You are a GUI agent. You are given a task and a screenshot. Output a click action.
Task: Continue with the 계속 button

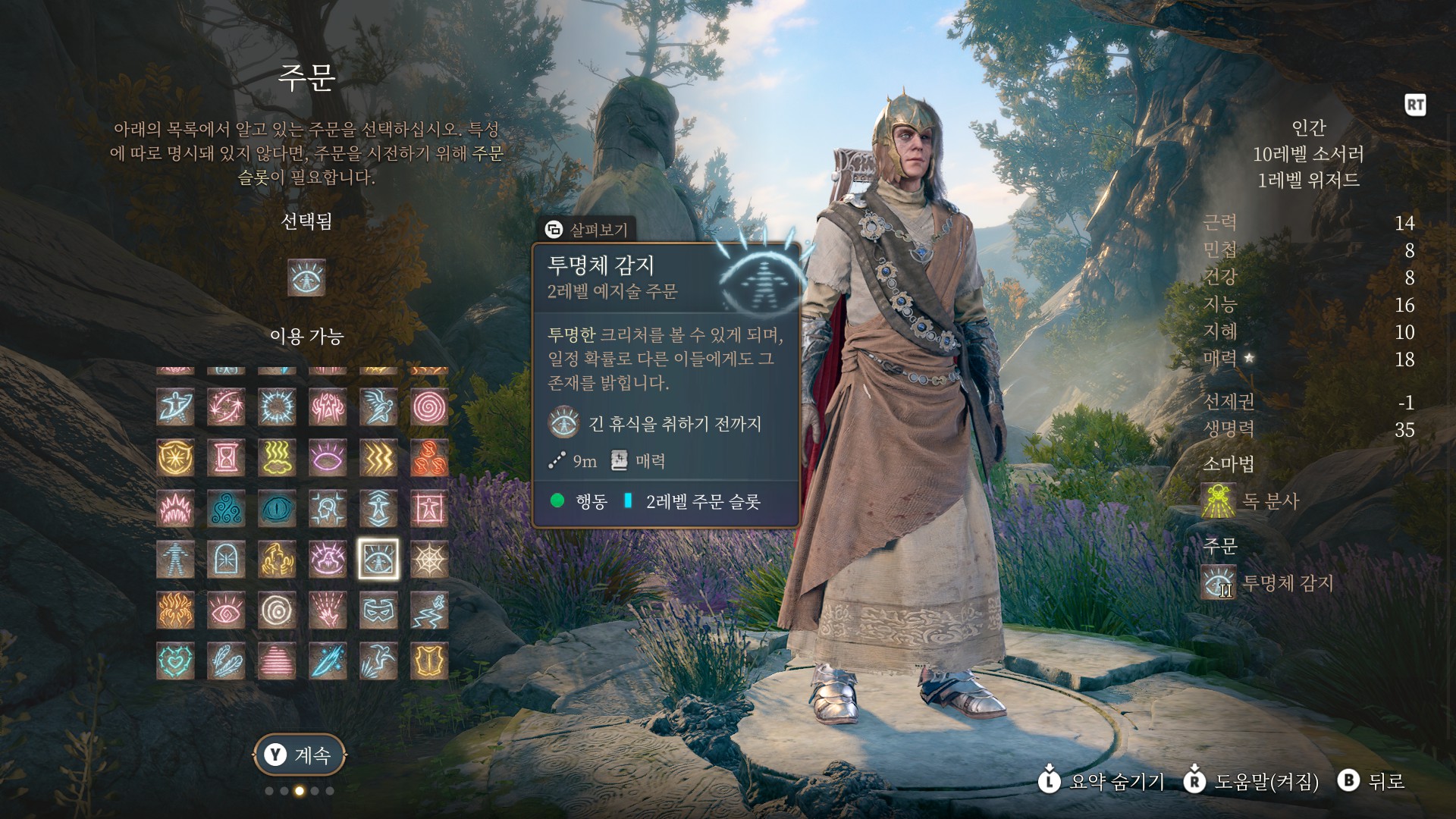click(x=299, y=755)
